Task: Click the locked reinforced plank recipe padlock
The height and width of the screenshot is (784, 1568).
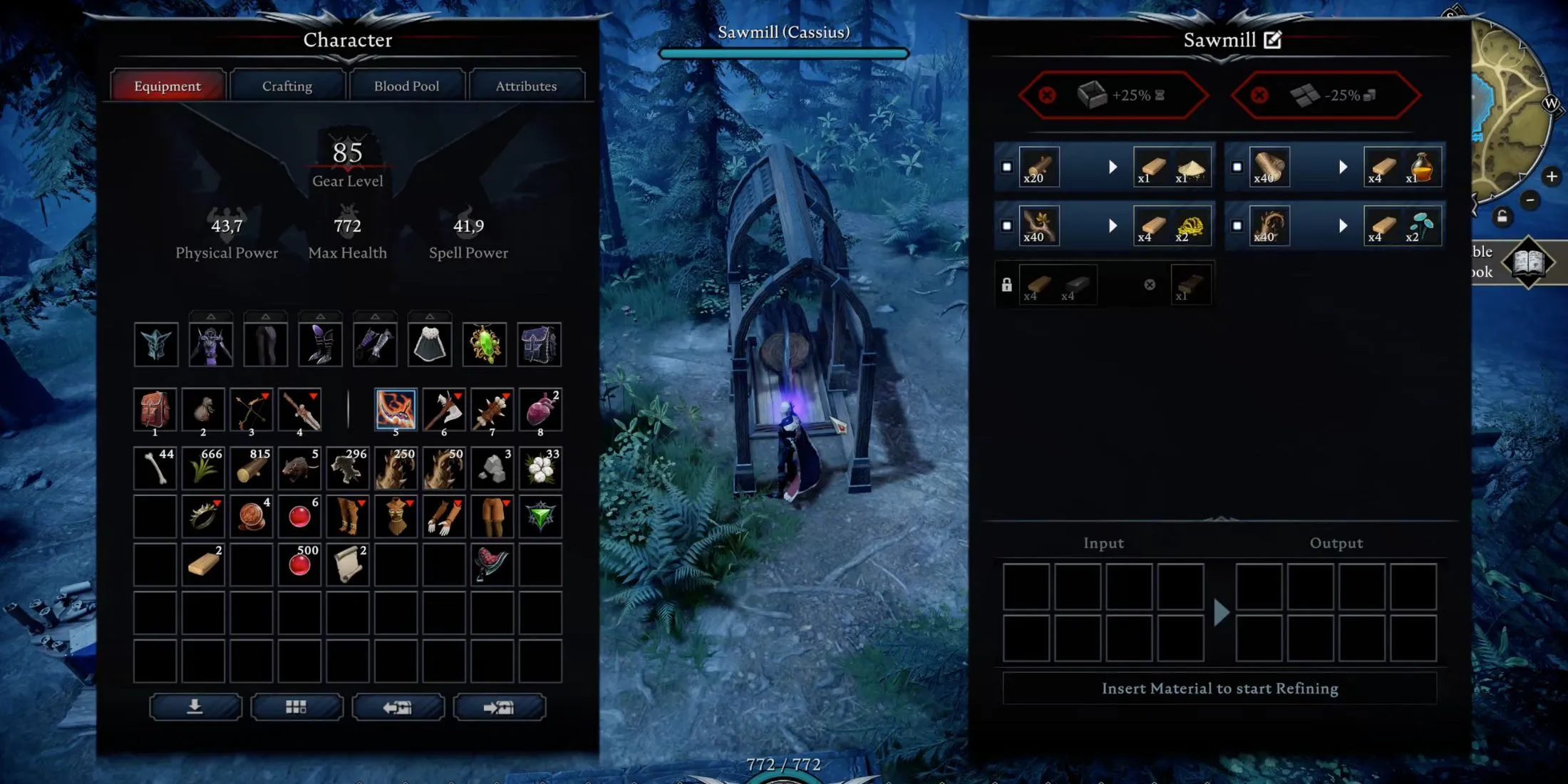Action: [1008, 284]
